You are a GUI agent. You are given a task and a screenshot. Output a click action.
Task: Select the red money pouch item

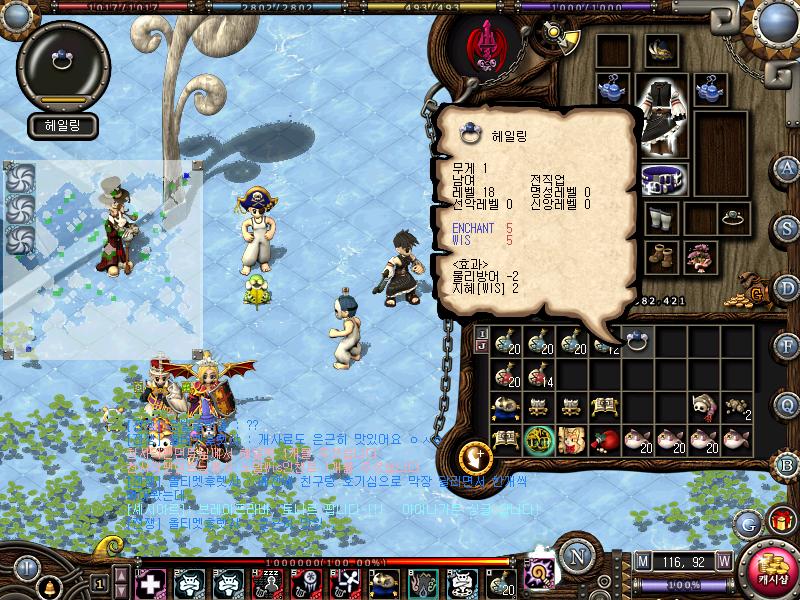[x=605, y=438]
